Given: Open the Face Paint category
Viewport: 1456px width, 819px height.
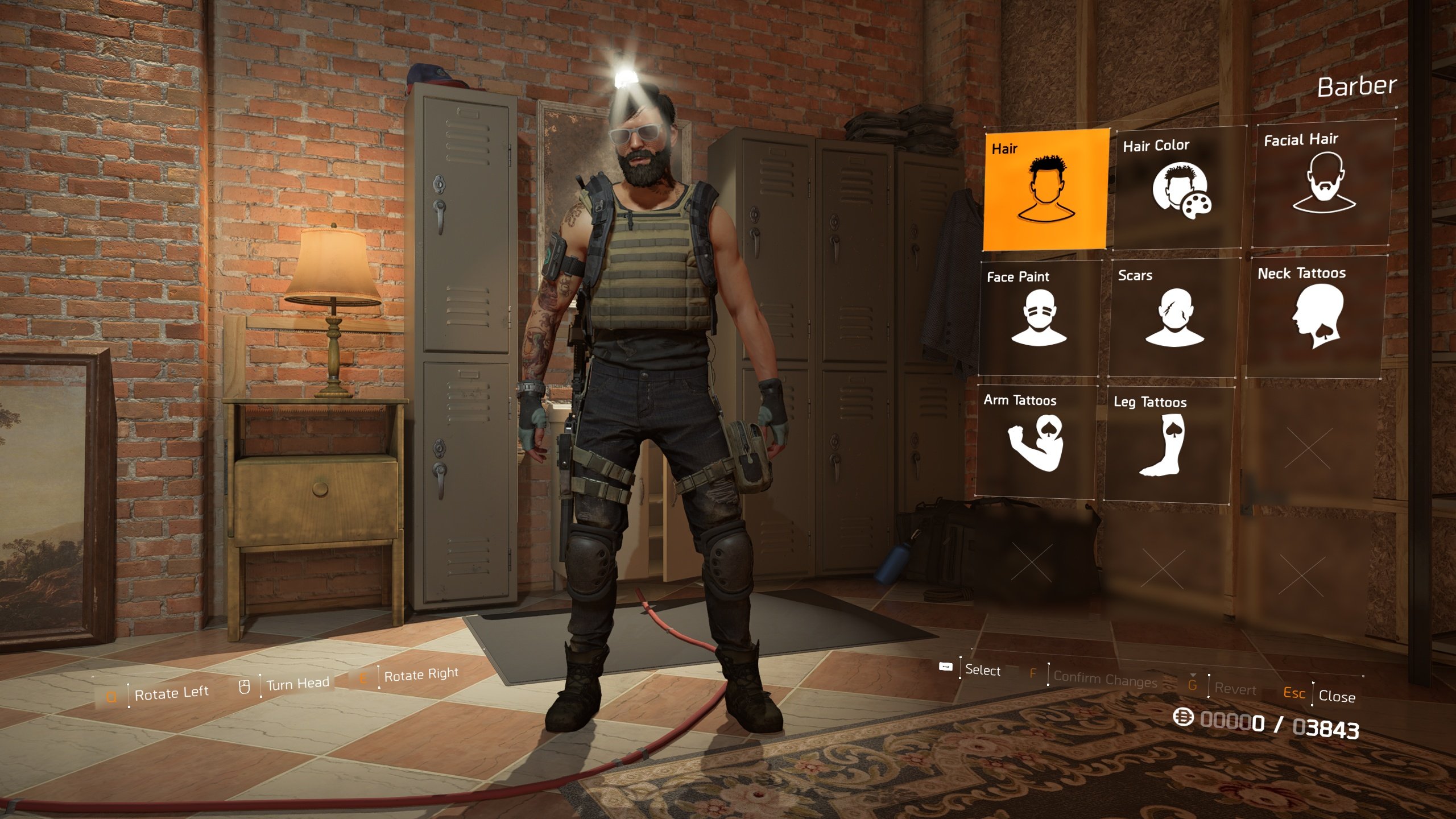Looking at the screenshot, I should [1040, 318].
